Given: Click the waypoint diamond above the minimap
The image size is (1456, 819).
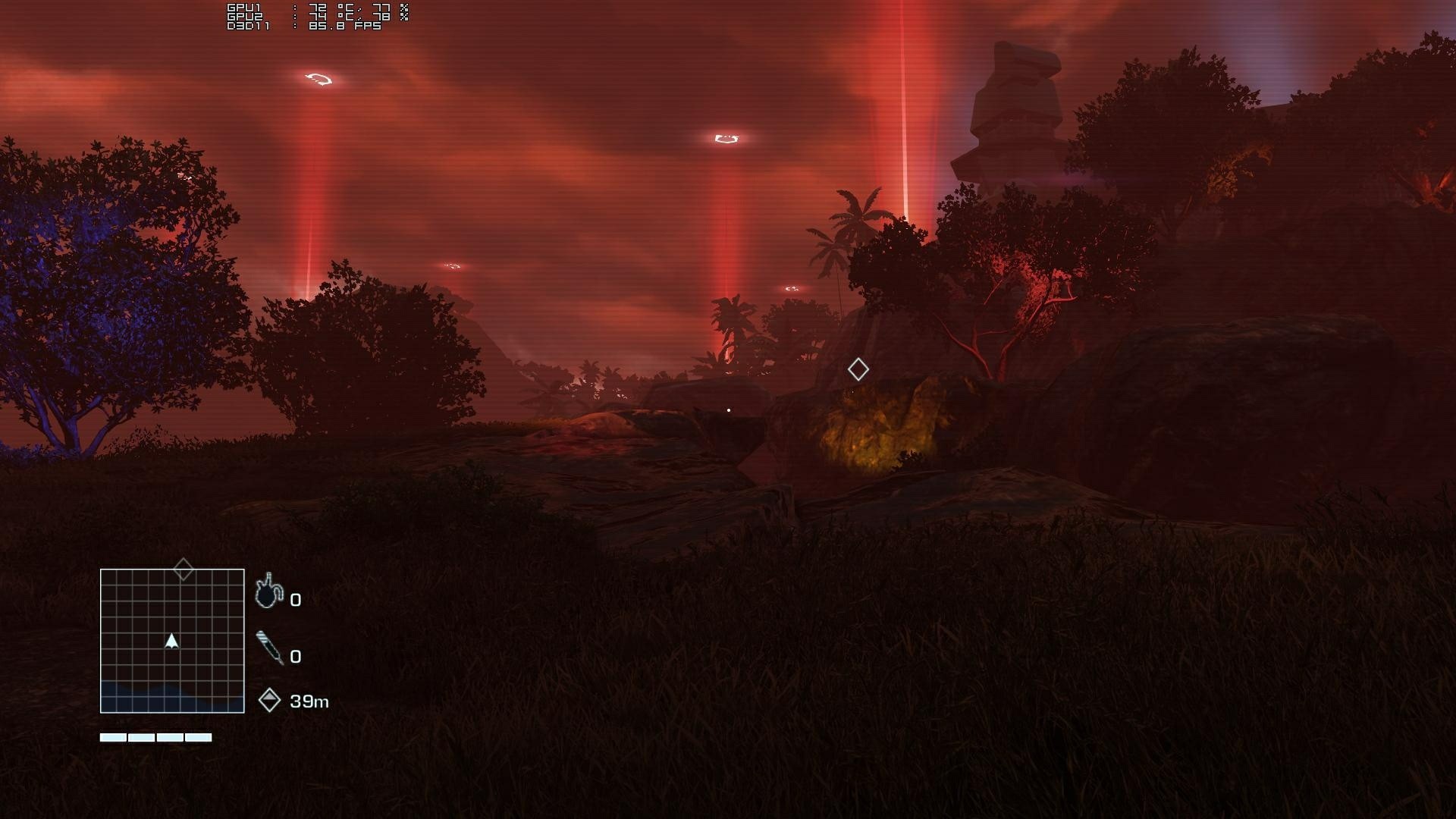Looking at the screenshot, I should (182, 567).
